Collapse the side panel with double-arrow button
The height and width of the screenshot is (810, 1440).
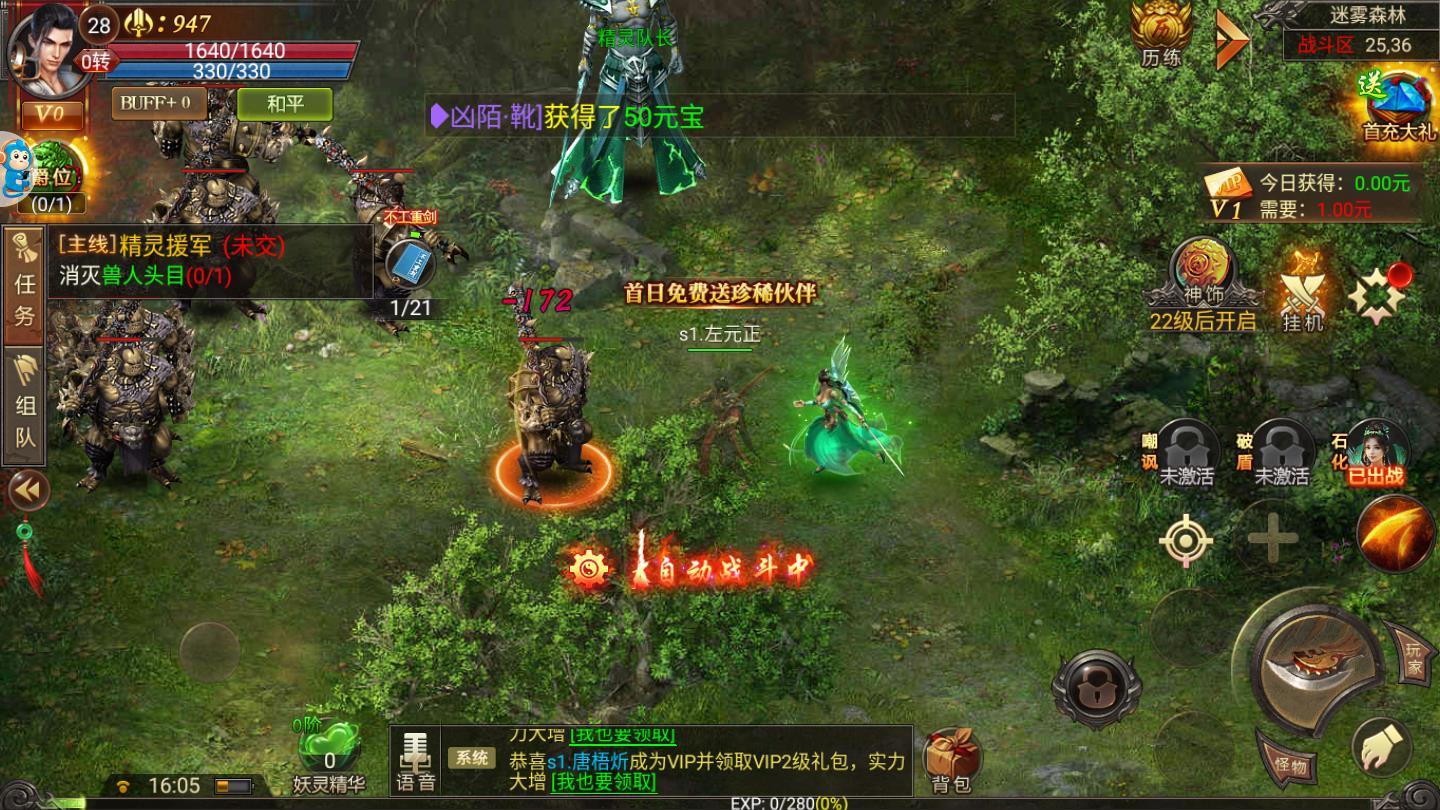26,490
